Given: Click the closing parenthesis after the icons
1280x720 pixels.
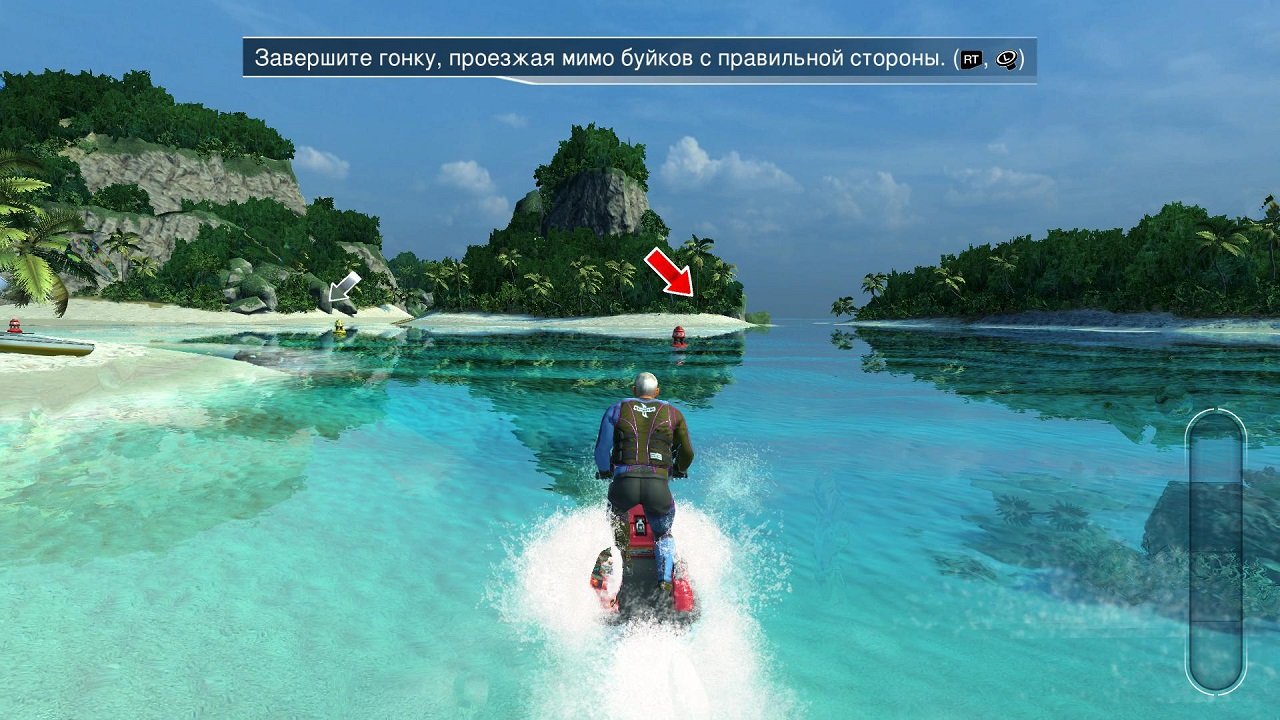Looking at the screenshot, I should pyautogui.click(x=1021, y=58).
